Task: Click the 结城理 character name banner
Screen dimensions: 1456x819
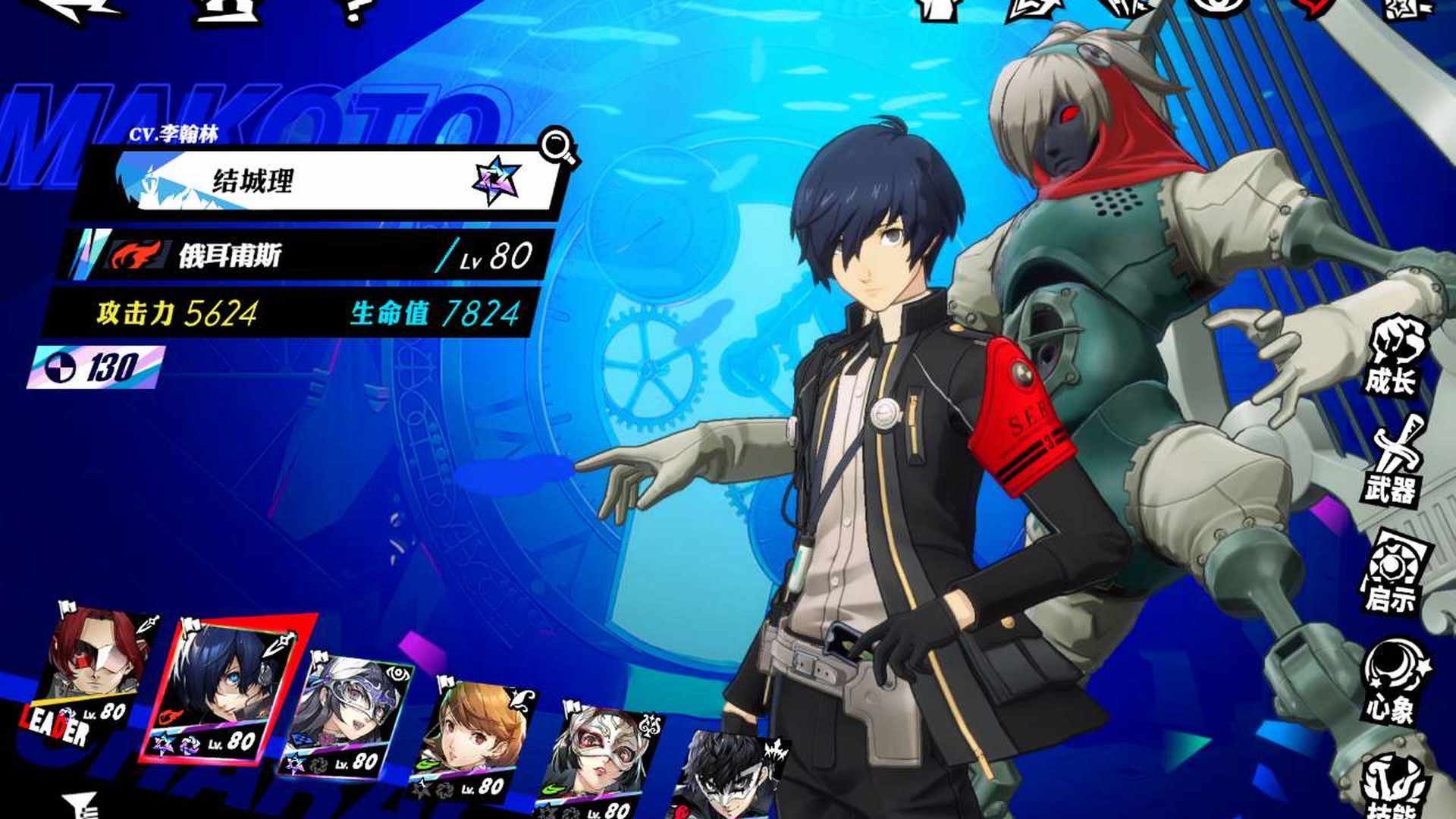Action: tap(318, 182)
